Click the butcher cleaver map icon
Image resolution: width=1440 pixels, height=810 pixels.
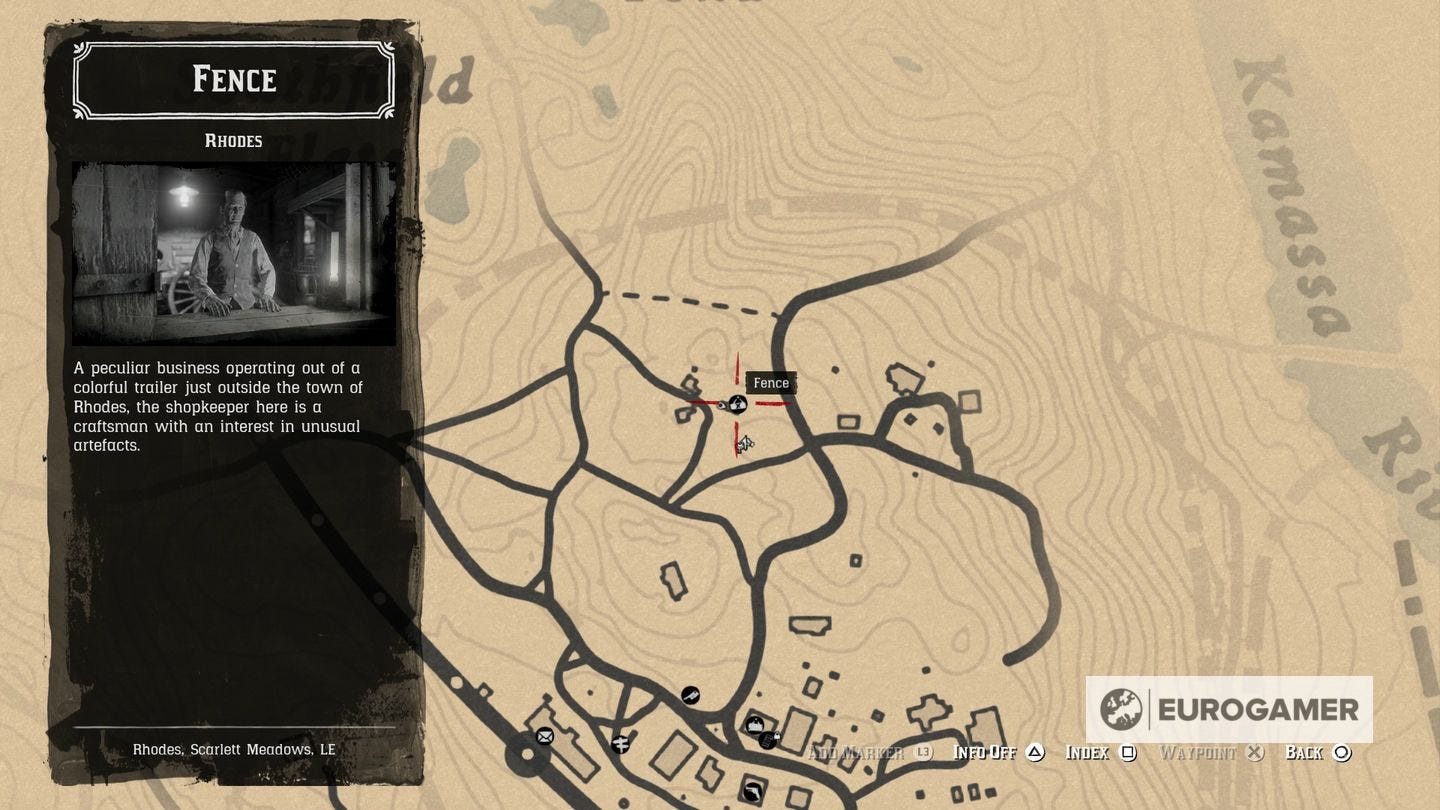691,695
